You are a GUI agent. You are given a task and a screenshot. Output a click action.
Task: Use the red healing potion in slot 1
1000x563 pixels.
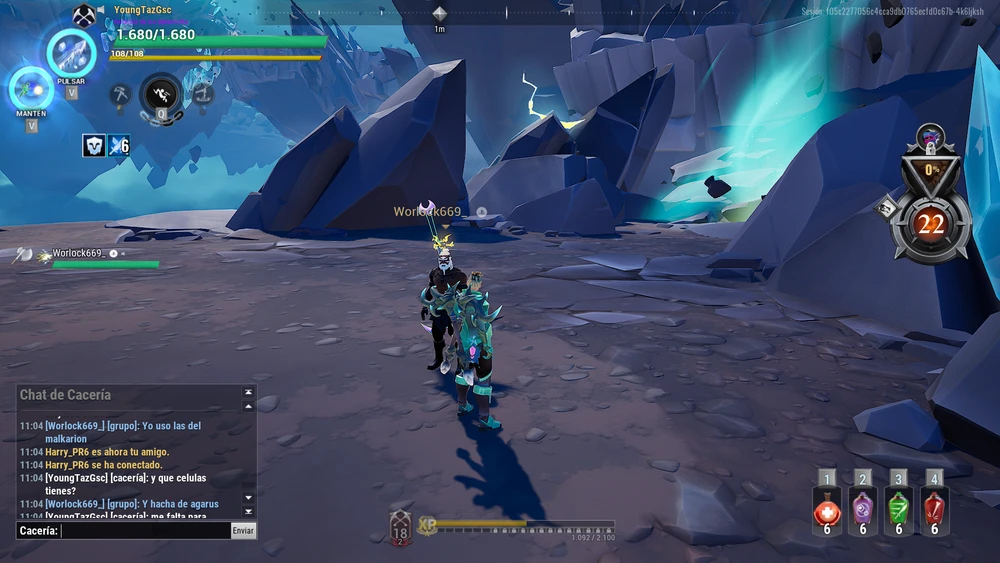pyautogui.click(x=827, y=510)
